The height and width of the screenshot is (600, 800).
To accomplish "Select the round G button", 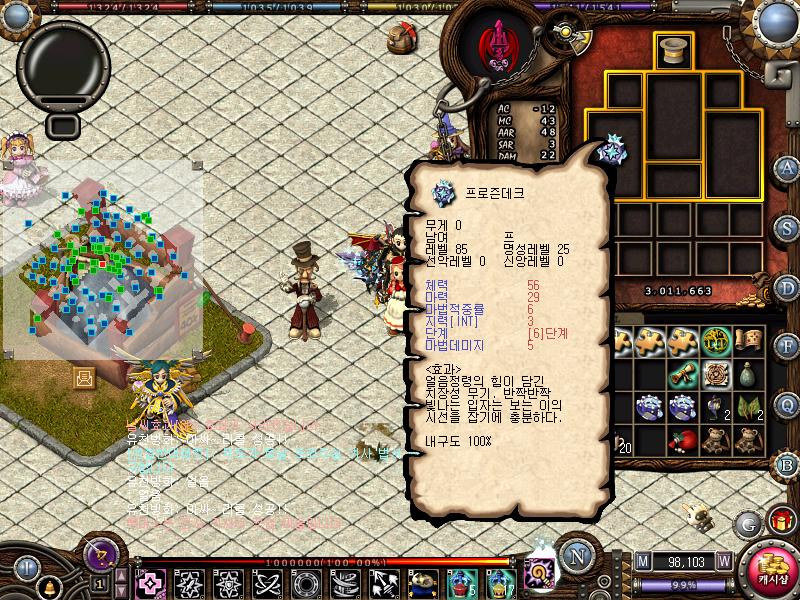I will 748,524.
